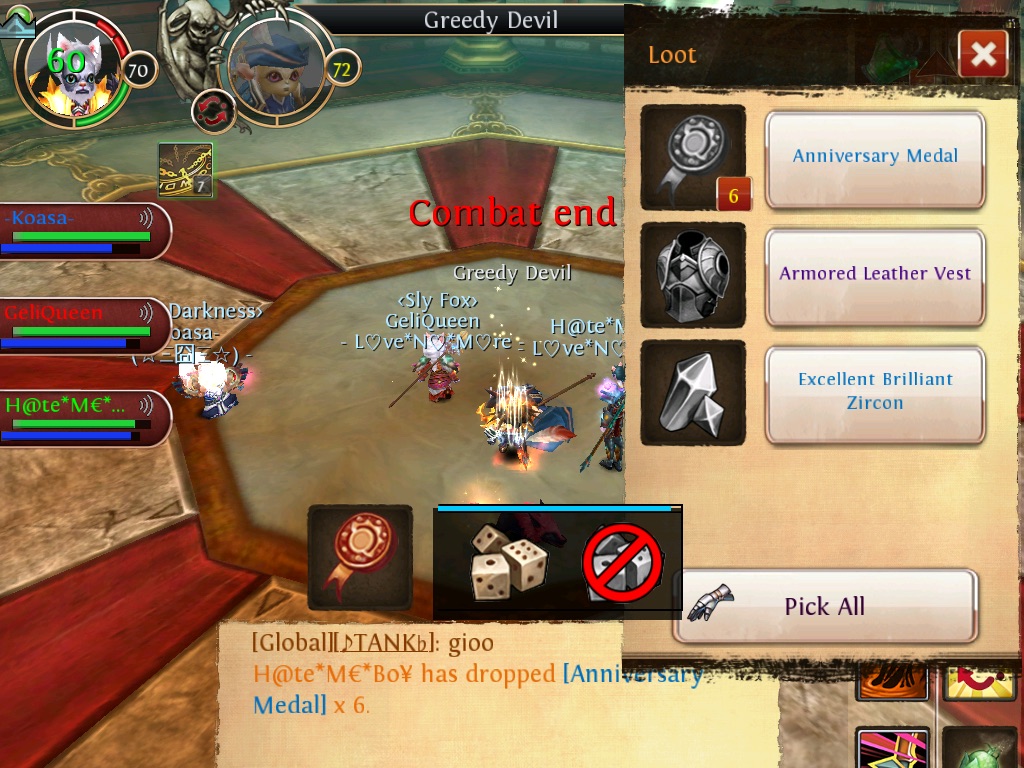Select the red medal roll item

click(360, 557)
